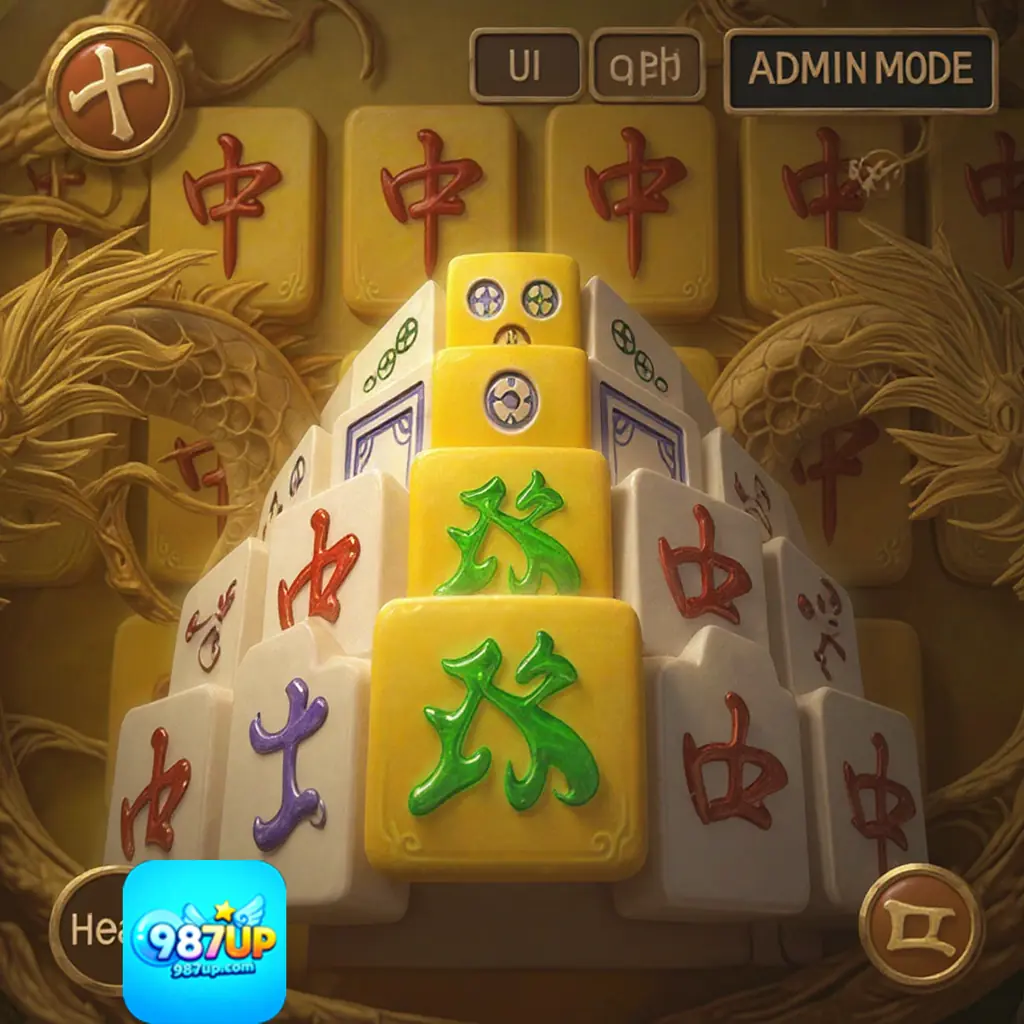Select the UI button
The image size is (1024, 1024).
click(525, 67)
